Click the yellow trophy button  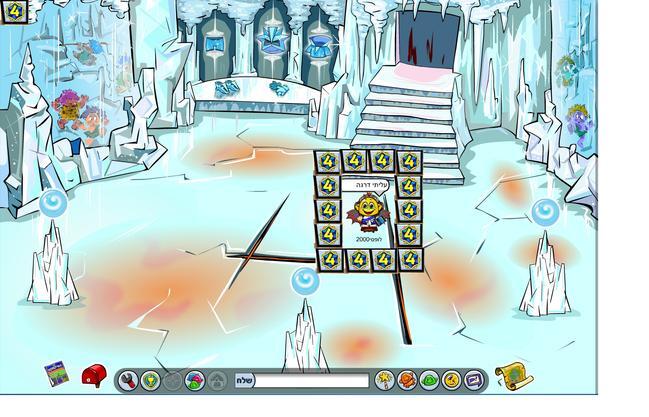[150, 381]
